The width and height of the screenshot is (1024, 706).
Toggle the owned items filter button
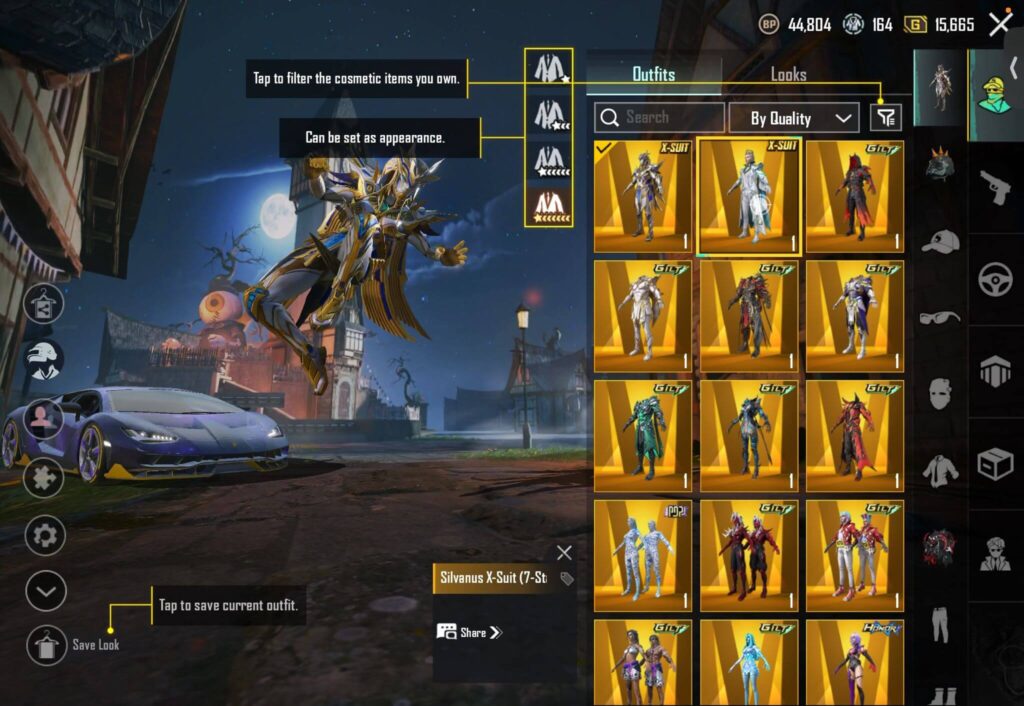[885, 118]
